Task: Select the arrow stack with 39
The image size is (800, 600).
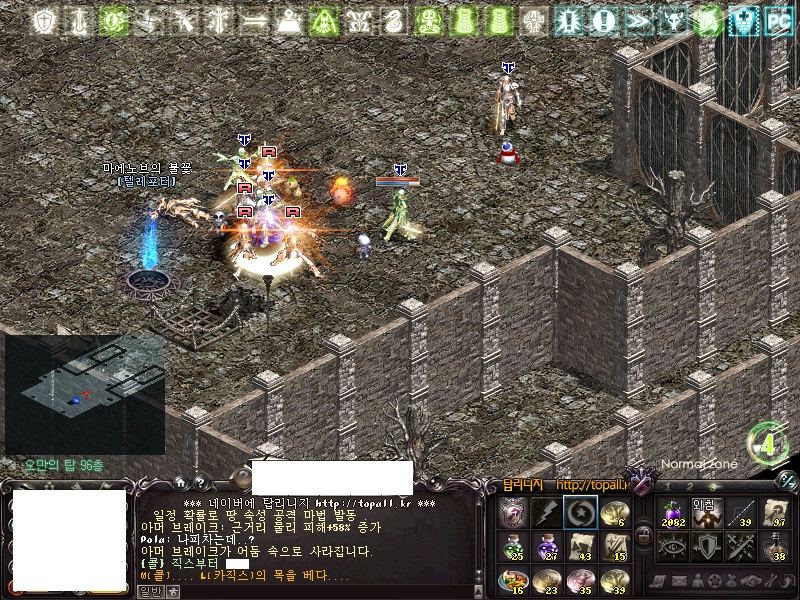Action: 741,513
